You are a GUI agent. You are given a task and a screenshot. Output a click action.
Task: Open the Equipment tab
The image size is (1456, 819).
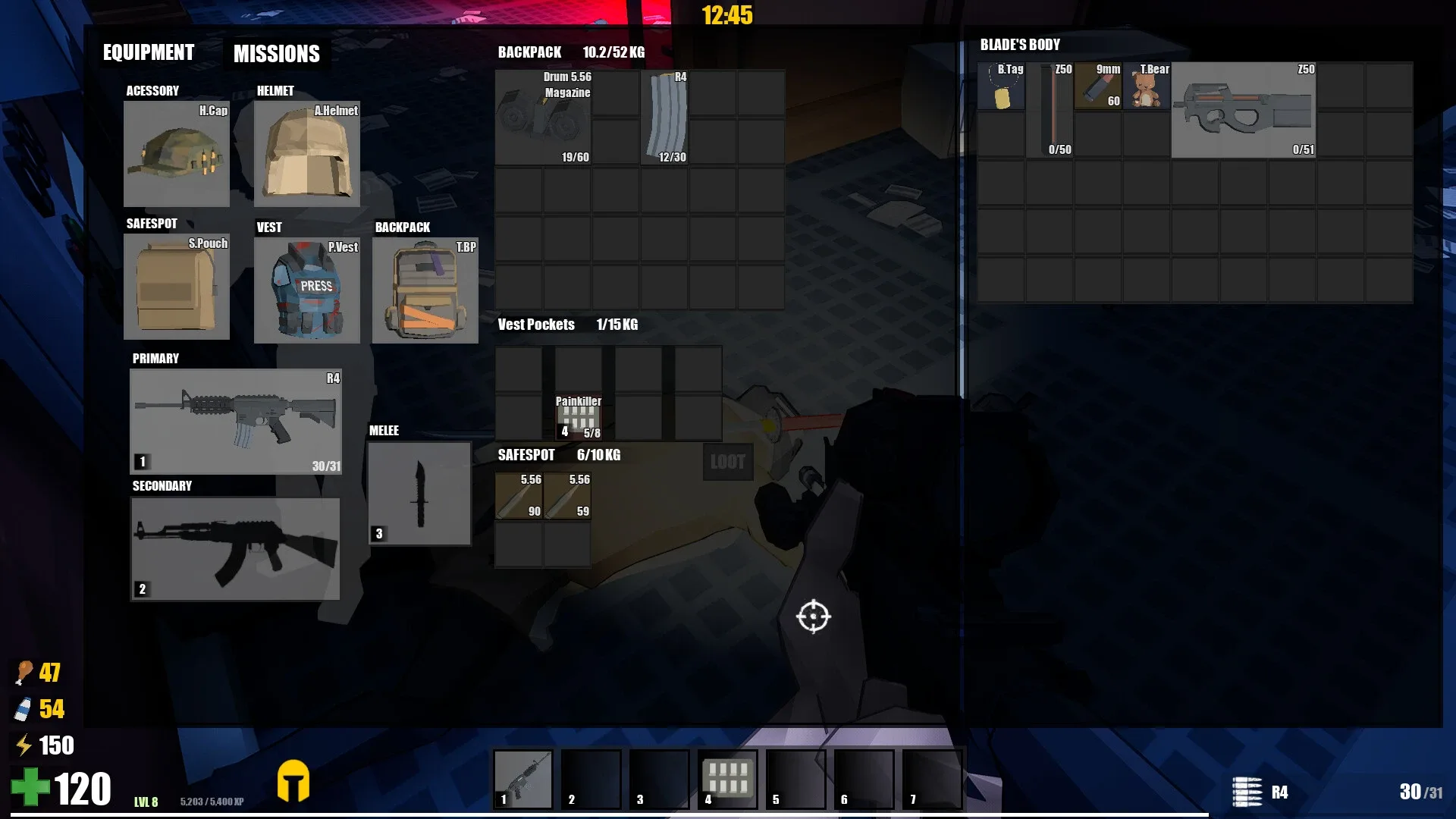(148, 52)
